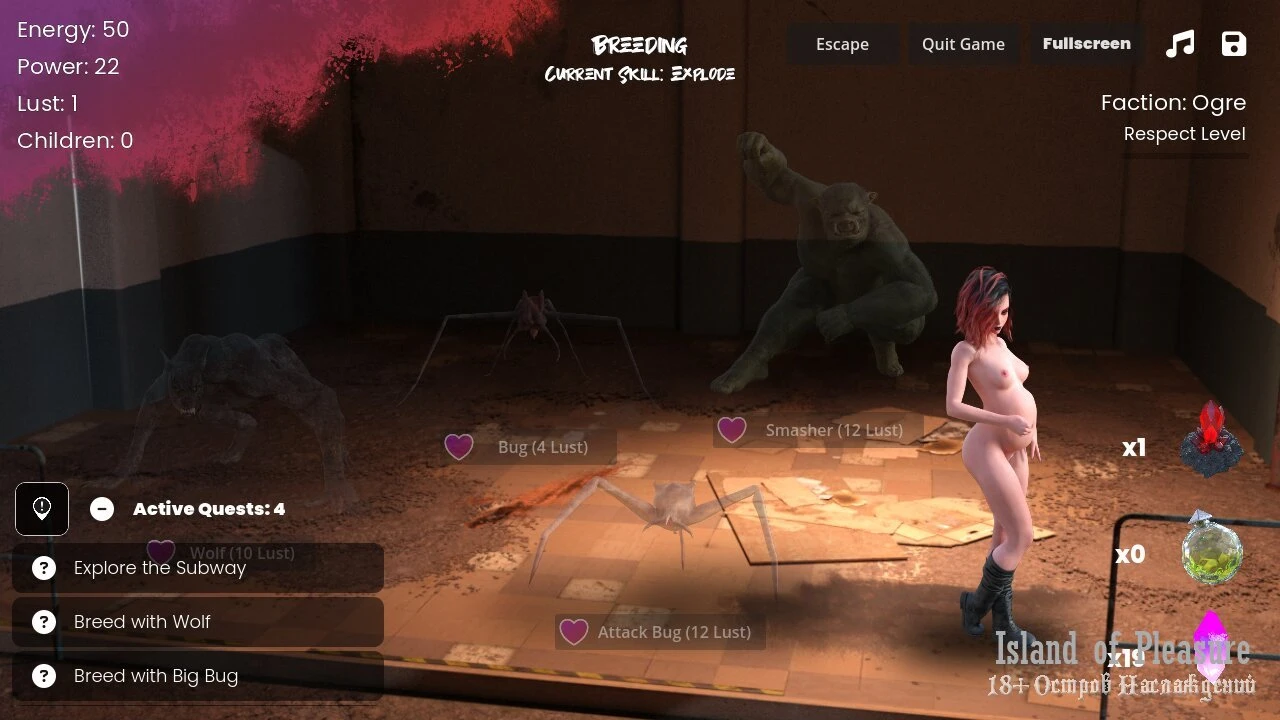Open the Explore the Subway quest

(x=198, y=568)
